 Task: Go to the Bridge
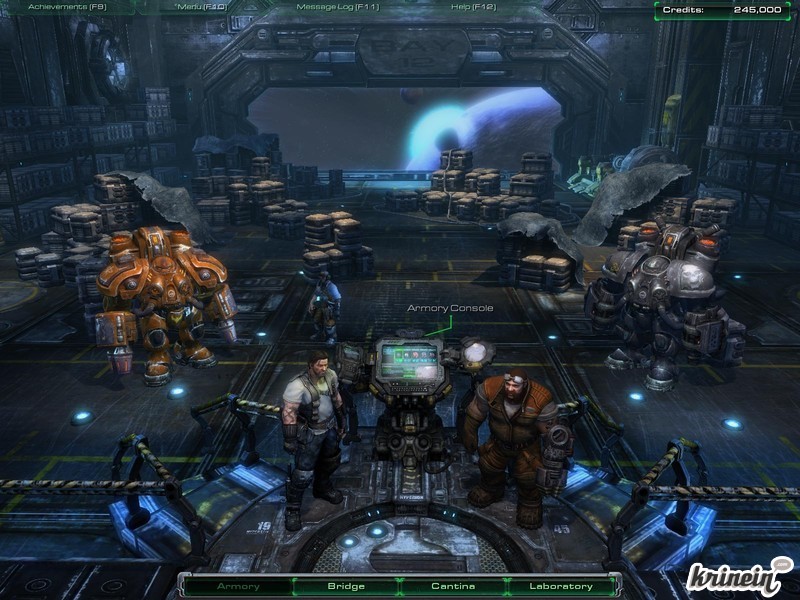coord(346,586)
